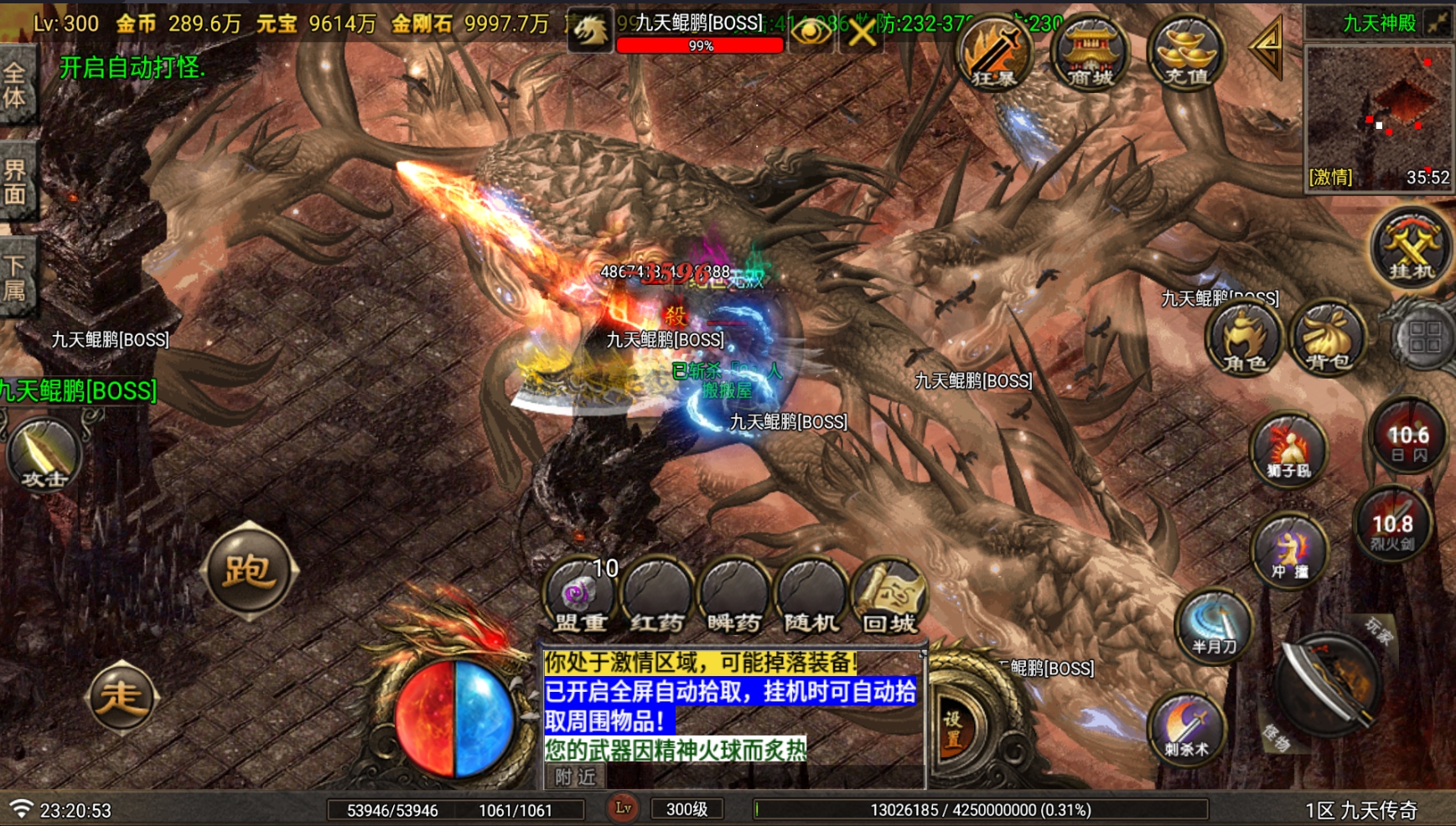Open the 狂暴 berserk menu
The image size is (1456, 826).
[994, 54]
